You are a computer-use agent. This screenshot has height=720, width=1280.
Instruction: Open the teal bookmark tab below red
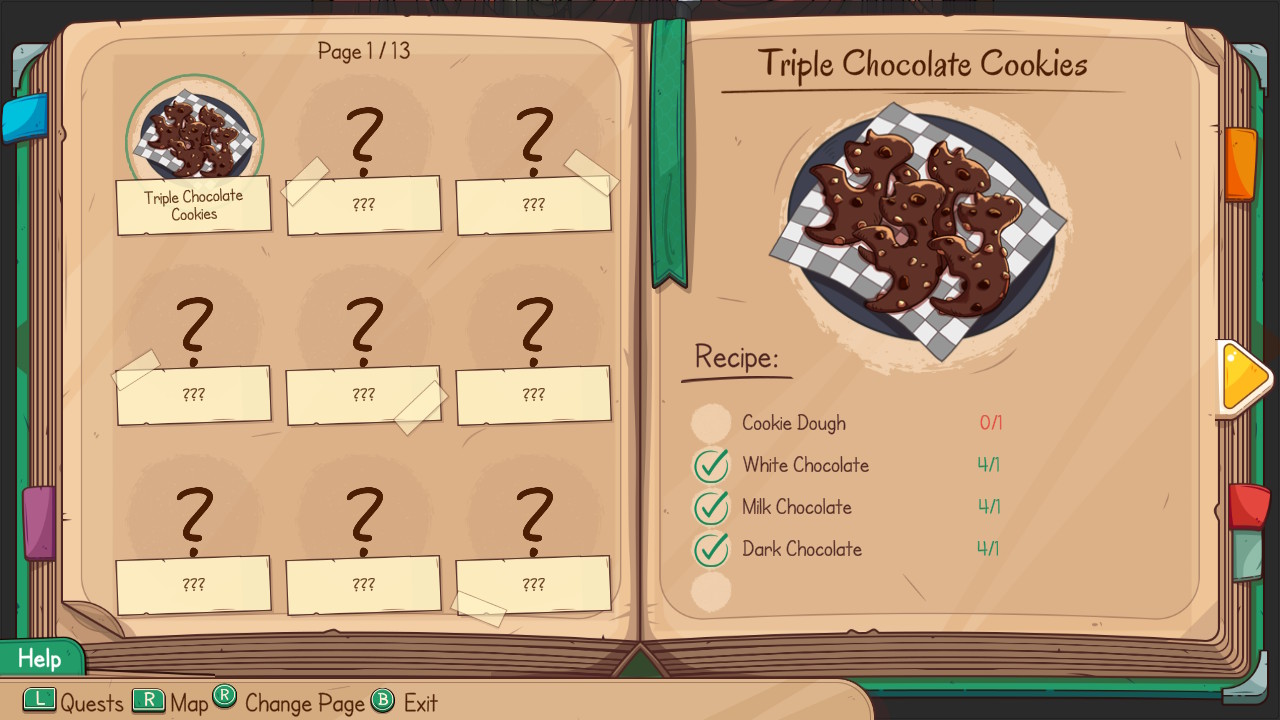[1247, 555]
